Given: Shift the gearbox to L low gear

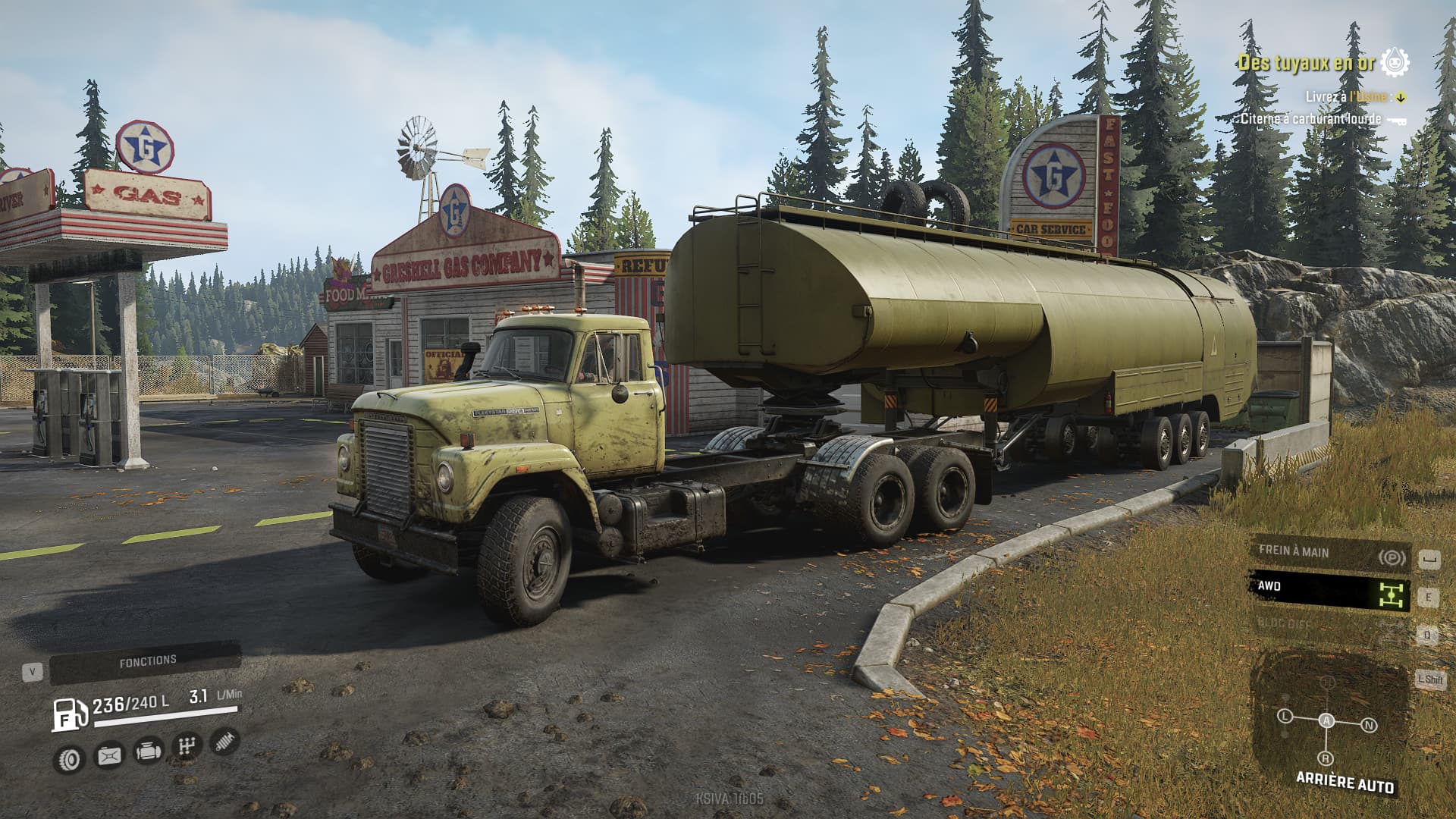Looking at the screenshot, I should pyautogui.click(x=1285, y=716).
